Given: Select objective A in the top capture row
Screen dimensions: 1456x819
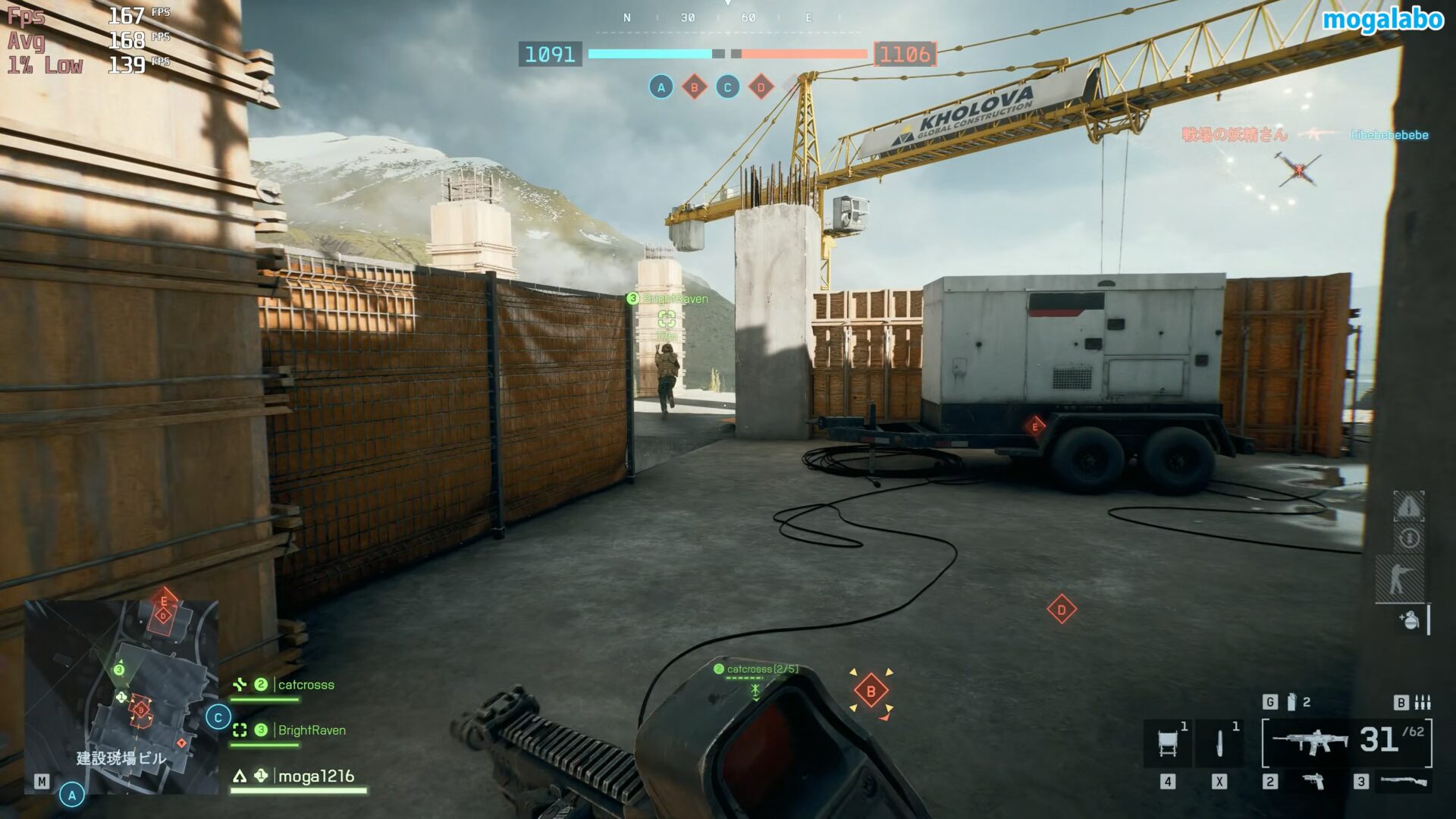Looking at the screenshot, I should pos(661,87).
